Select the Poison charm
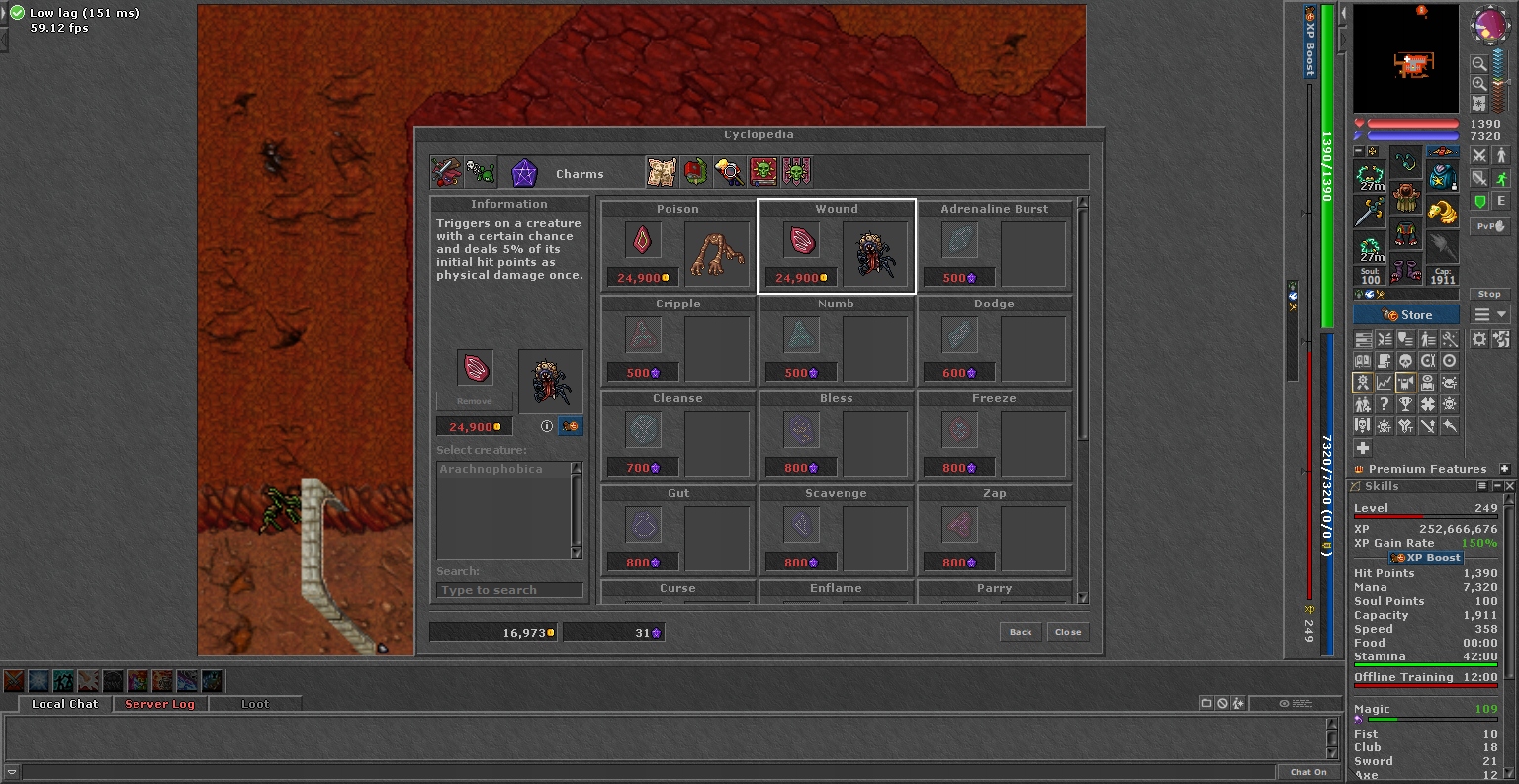The width and height of the screenshot is (1519, 784). pos(677,247)
